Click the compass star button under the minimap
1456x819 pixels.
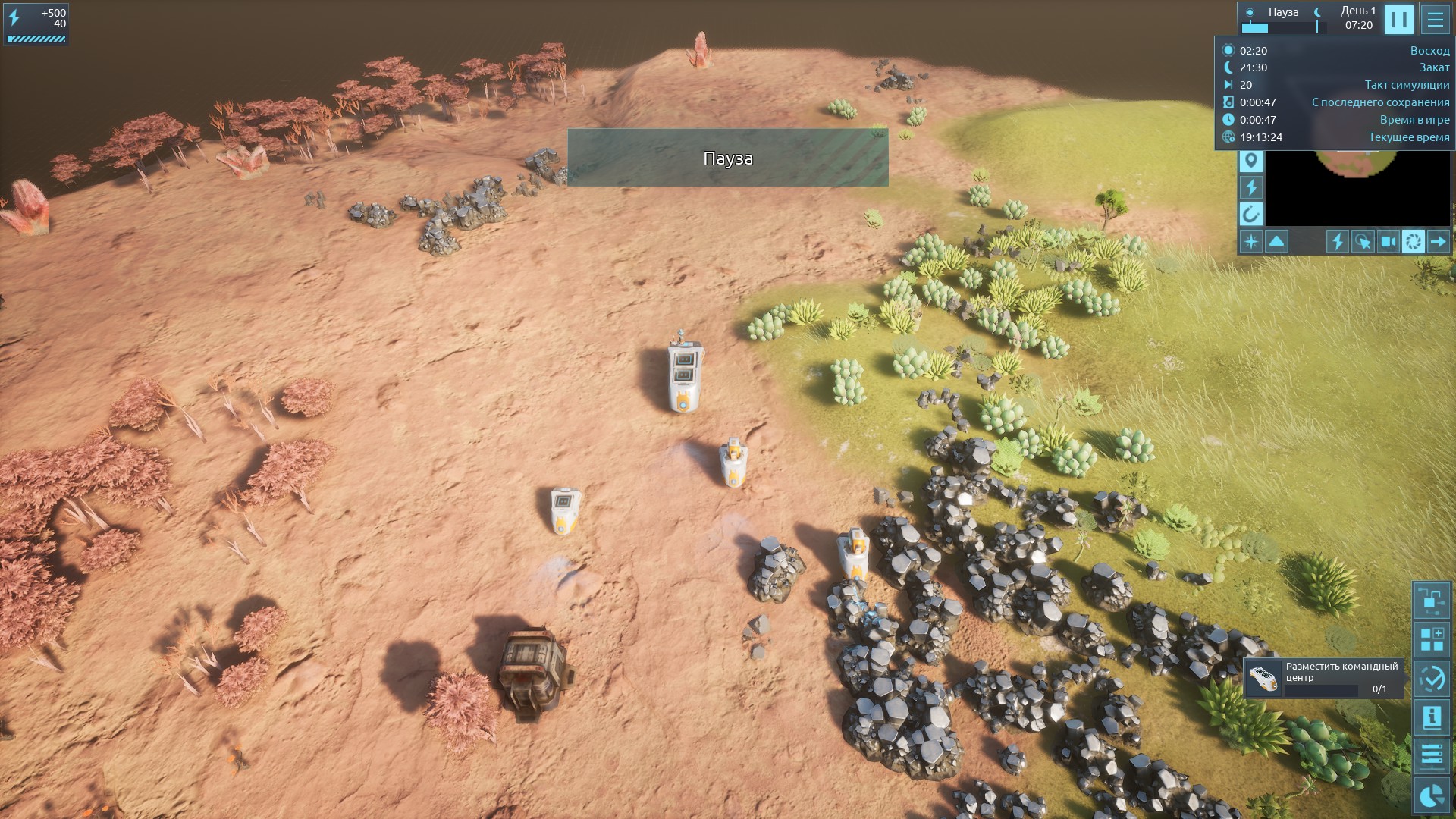(1251, 242)
